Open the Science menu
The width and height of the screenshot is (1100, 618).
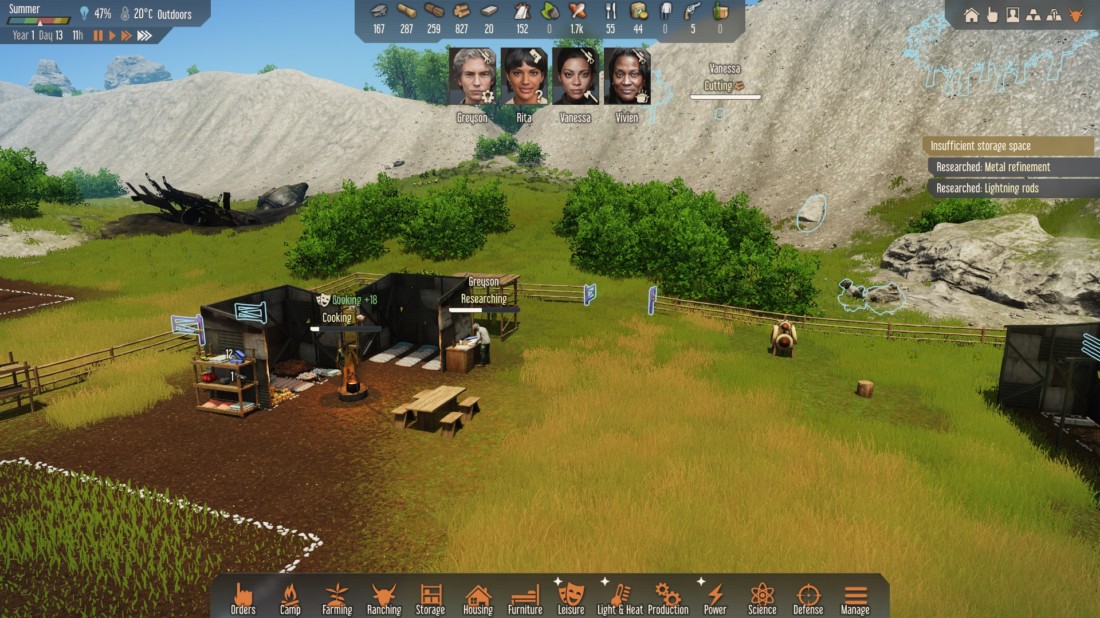coord(762,597)
